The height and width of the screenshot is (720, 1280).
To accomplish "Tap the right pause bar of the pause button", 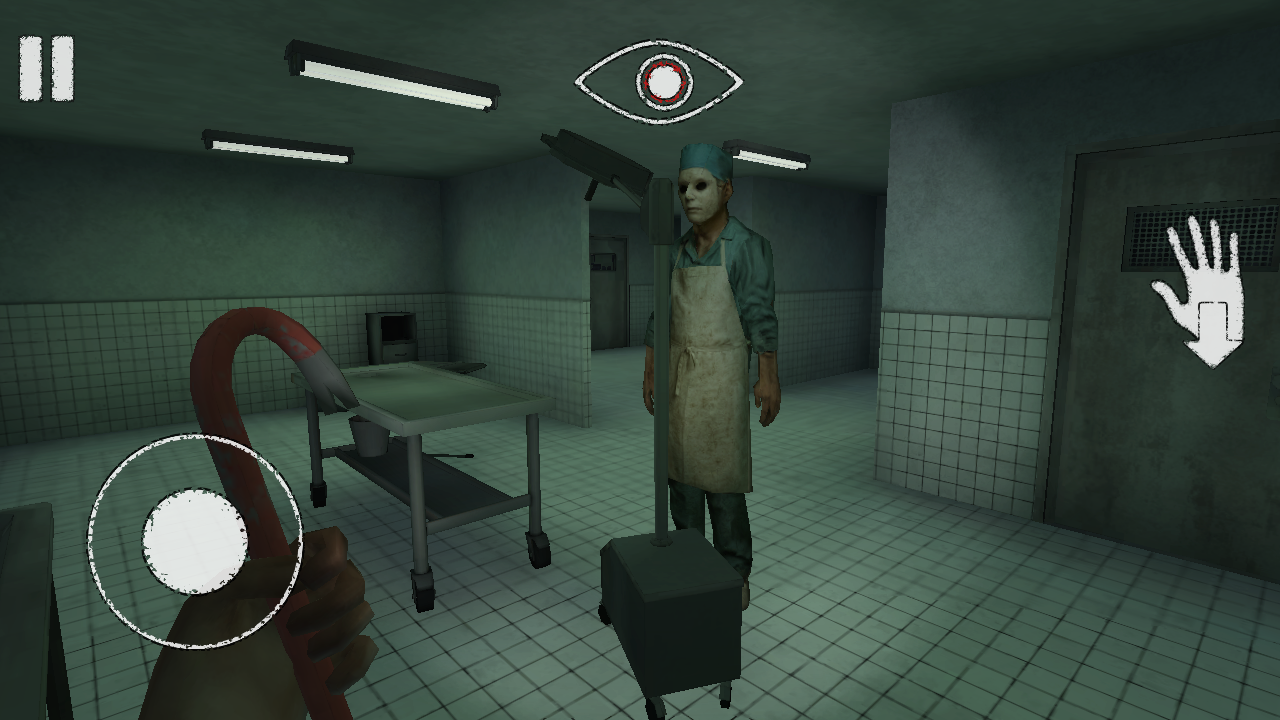I will tap(60, 66).
